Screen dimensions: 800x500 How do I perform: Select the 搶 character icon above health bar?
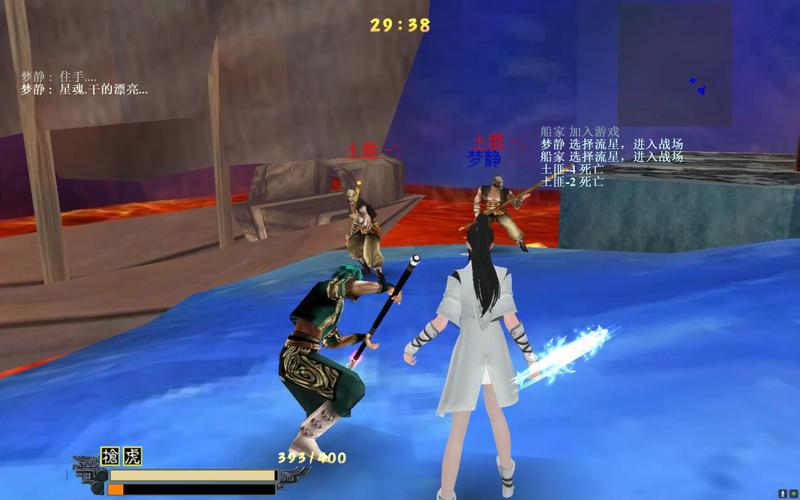pos(110,457)
